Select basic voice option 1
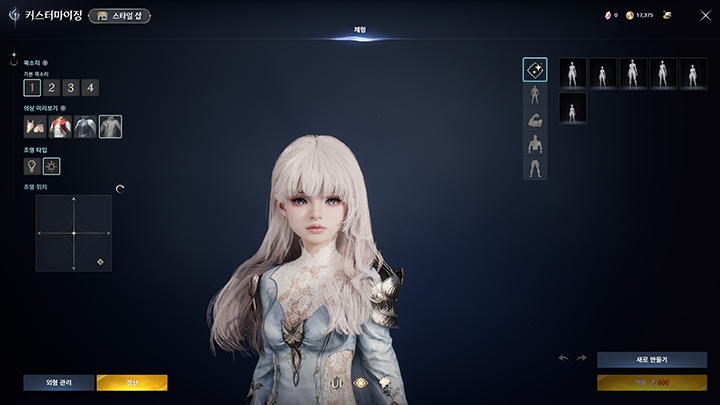The image size is (720, 405). [x=33, y=87]
